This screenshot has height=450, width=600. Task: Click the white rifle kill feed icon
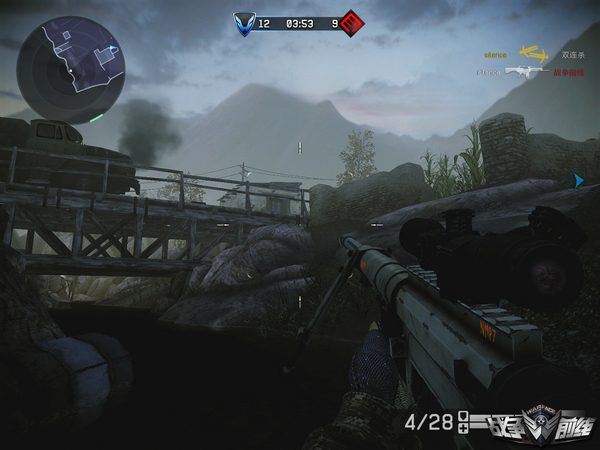tap(526, 72)
